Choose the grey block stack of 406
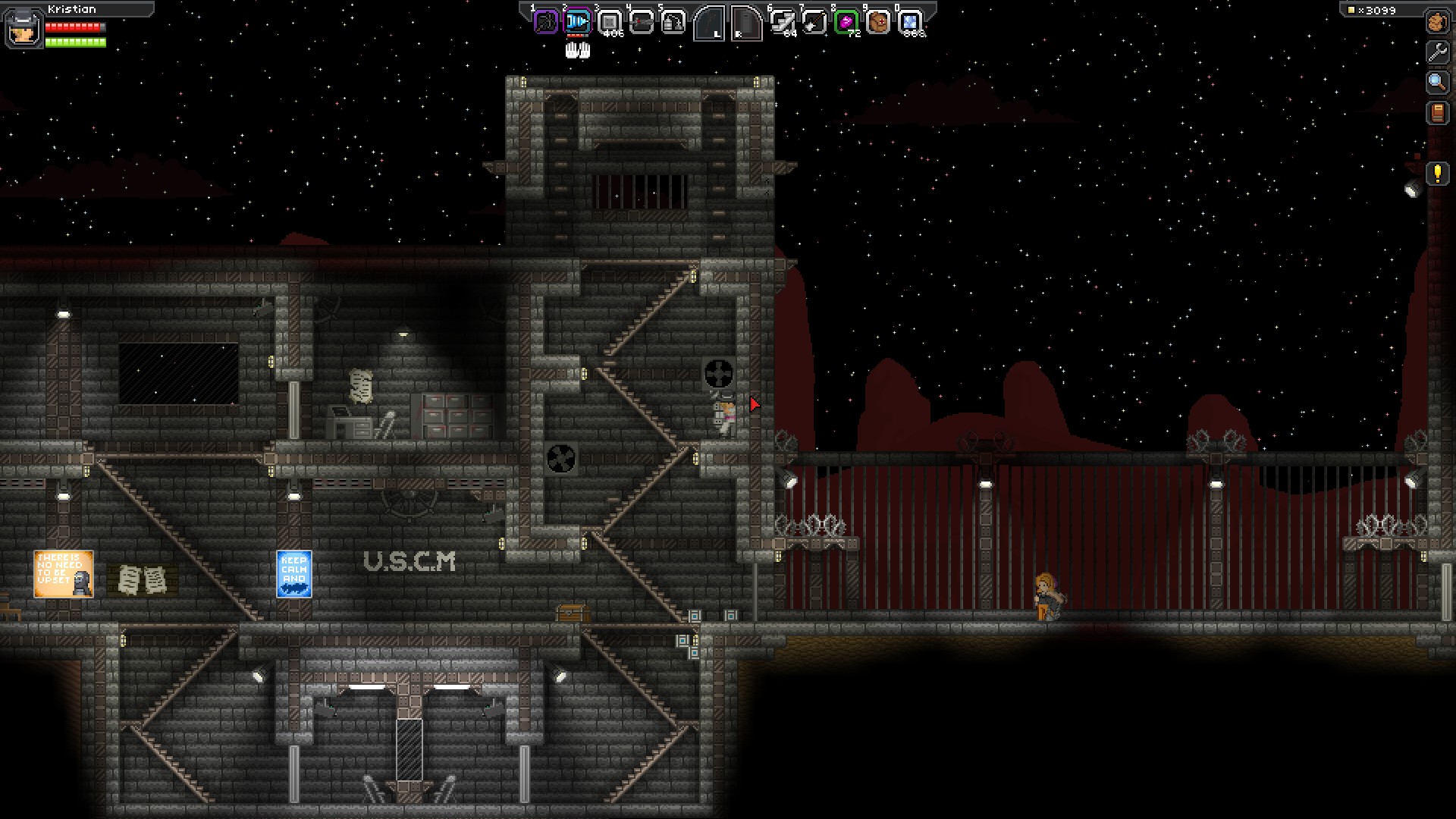This screenshot has height=819, width=1456. pyautogui.click(x=610, y=23)
